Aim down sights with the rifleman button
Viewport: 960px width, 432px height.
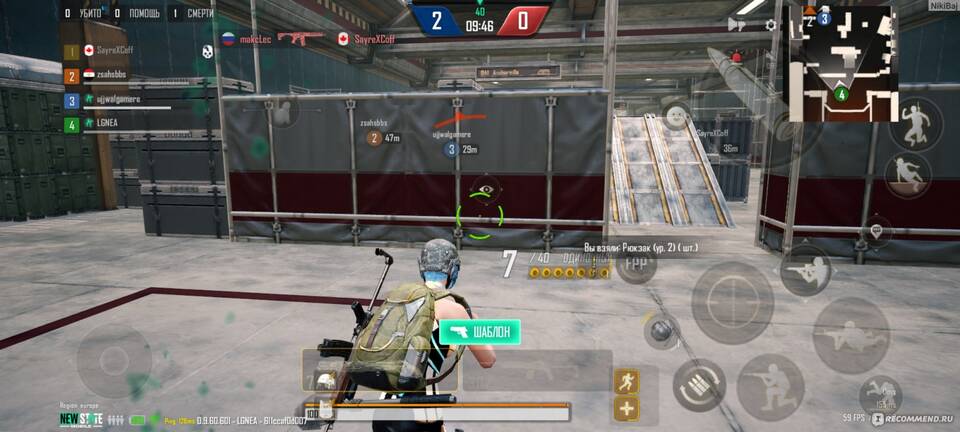pos(805,269)
